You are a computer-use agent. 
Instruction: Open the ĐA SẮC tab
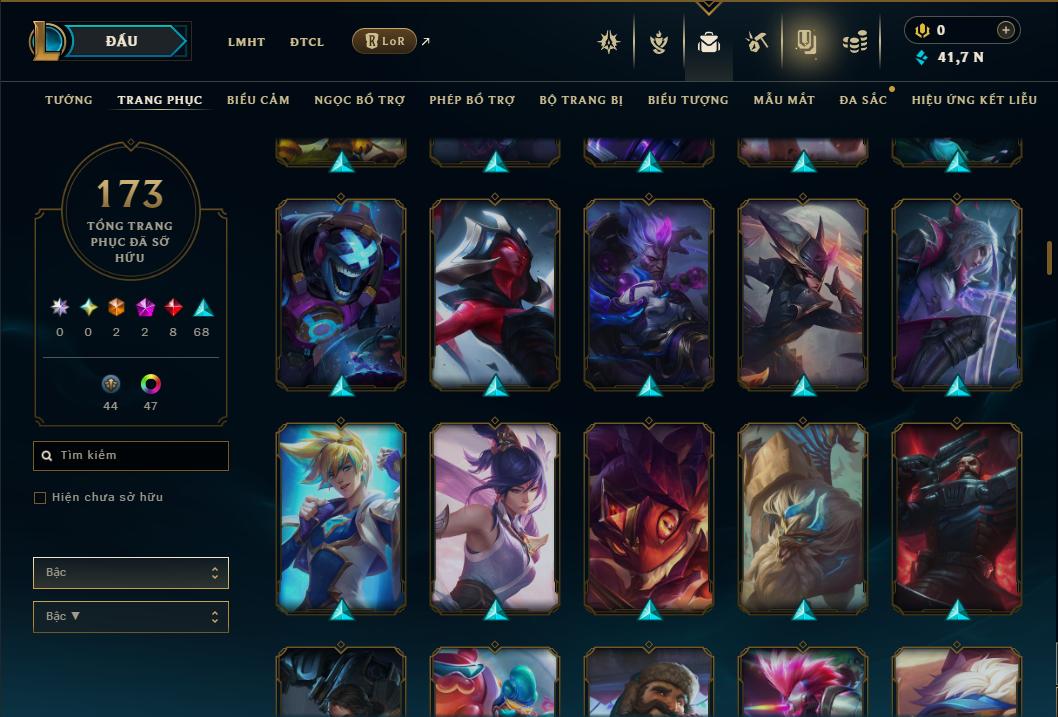coord(863,100)
